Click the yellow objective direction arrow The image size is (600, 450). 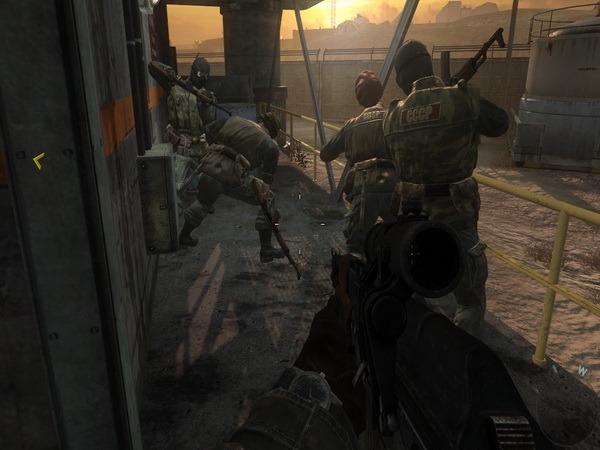click(39, 160)
